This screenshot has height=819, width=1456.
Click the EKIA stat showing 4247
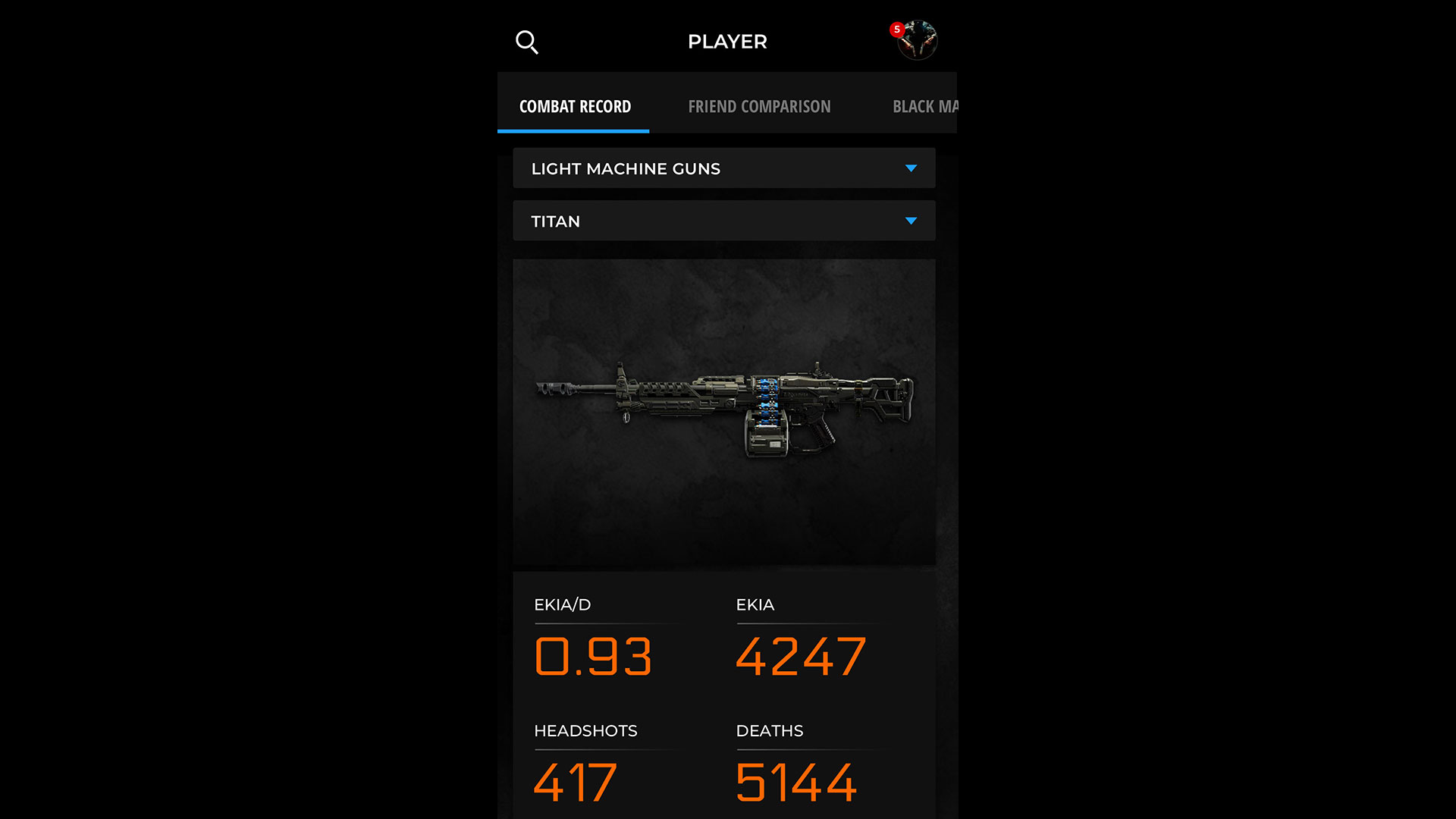801,657
